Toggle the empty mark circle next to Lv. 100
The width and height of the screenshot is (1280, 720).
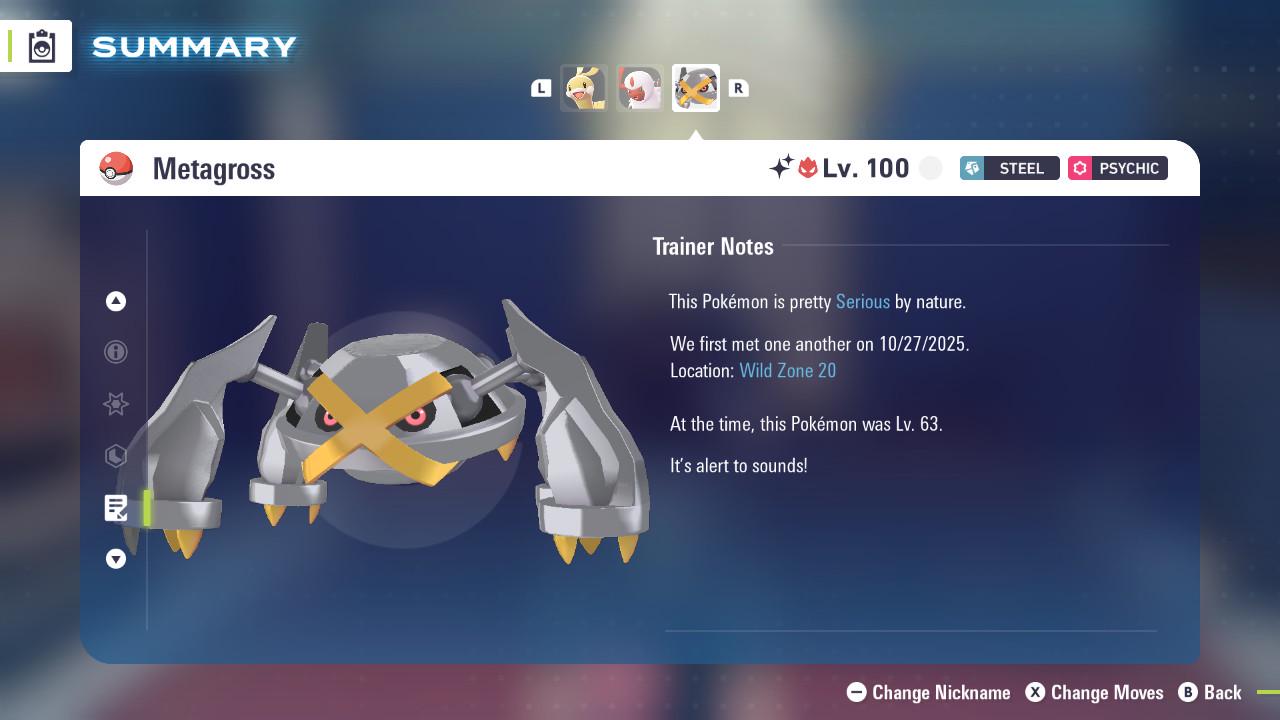(930, 168)
